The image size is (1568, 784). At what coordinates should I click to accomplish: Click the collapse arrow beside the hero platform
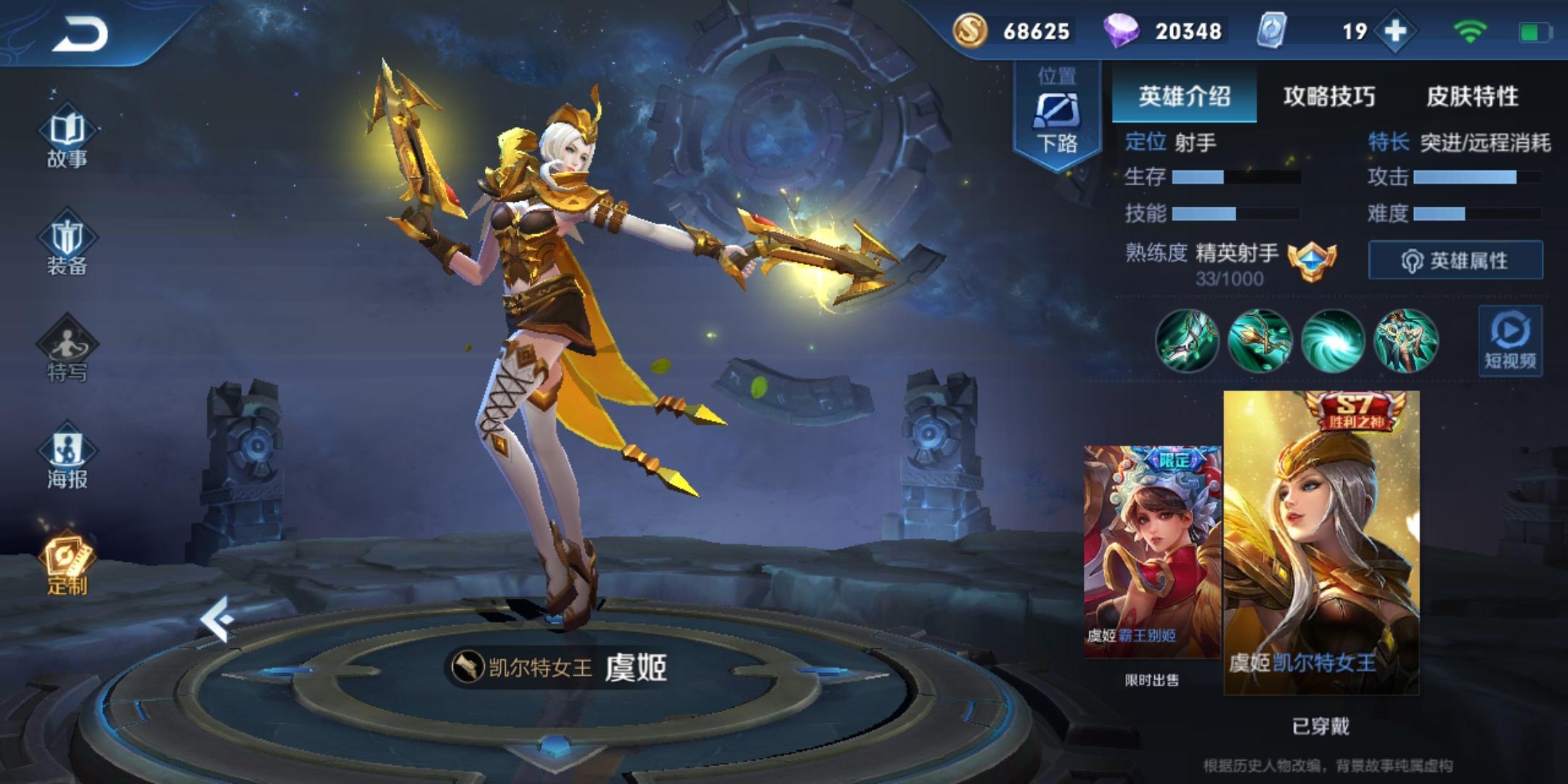218,619
